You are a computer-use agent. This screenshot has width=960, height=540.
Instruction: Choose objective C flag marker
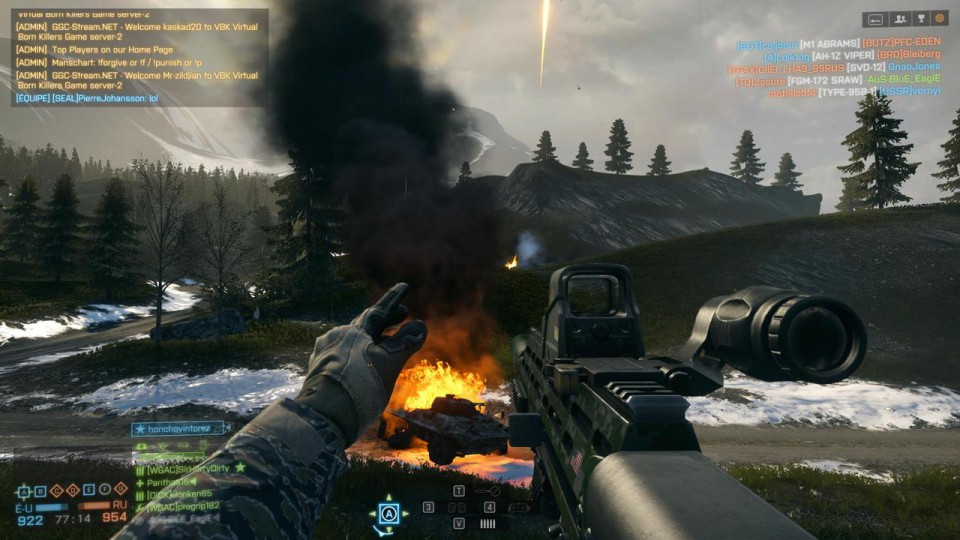tap(56, 490)
